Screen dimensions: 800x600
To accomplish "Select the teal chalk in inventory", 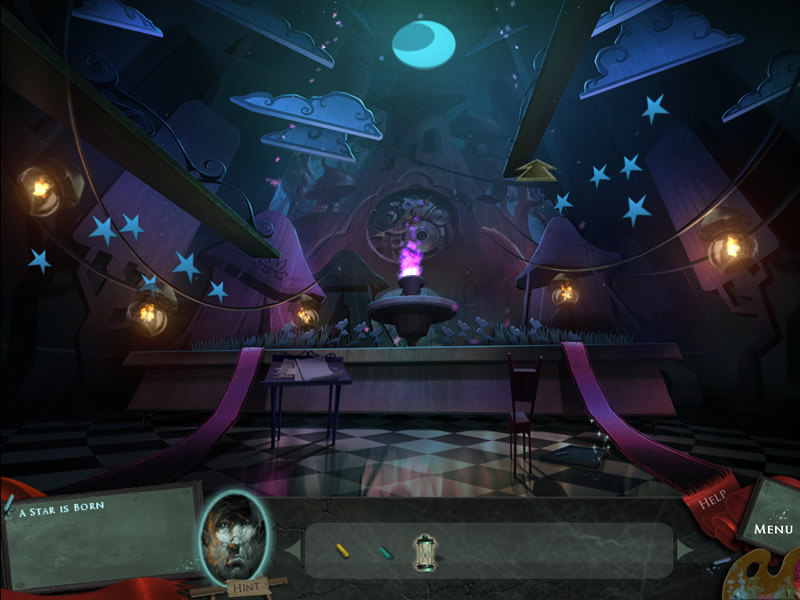I will [x=386, y=551].
